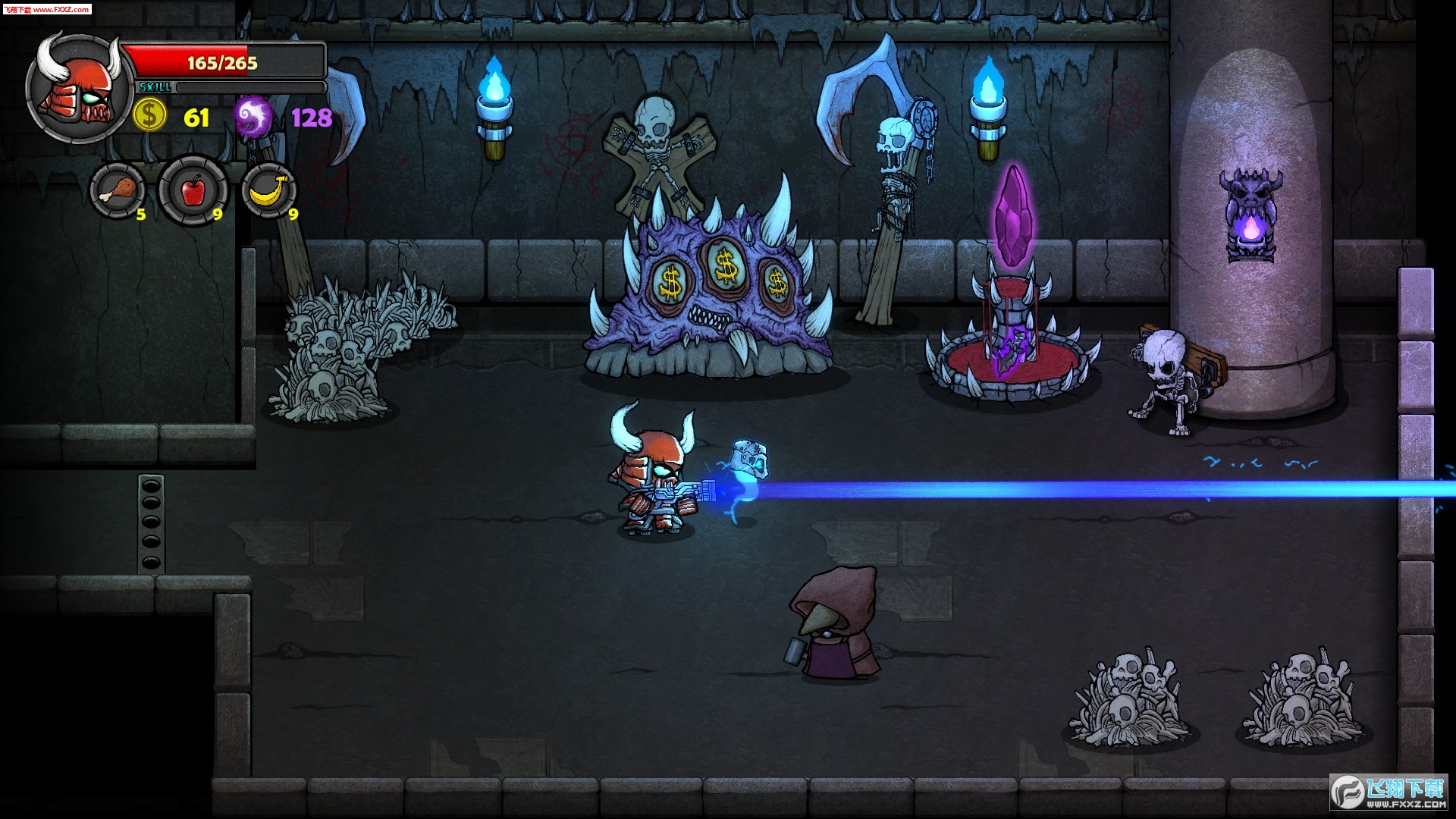Click the gold coin currency icon

(150, 116)
